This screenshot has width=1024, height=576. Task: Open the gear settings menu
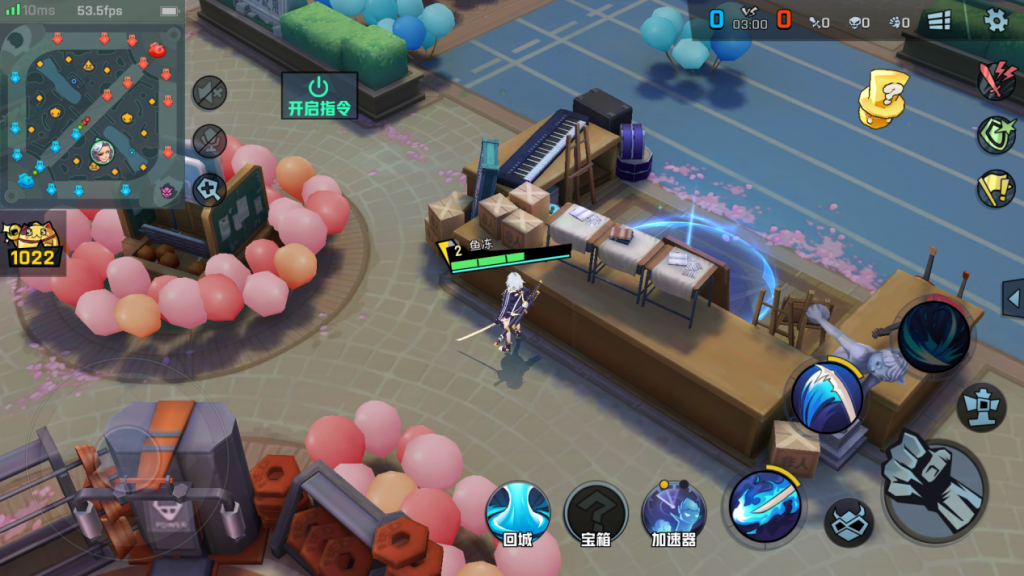996,20
